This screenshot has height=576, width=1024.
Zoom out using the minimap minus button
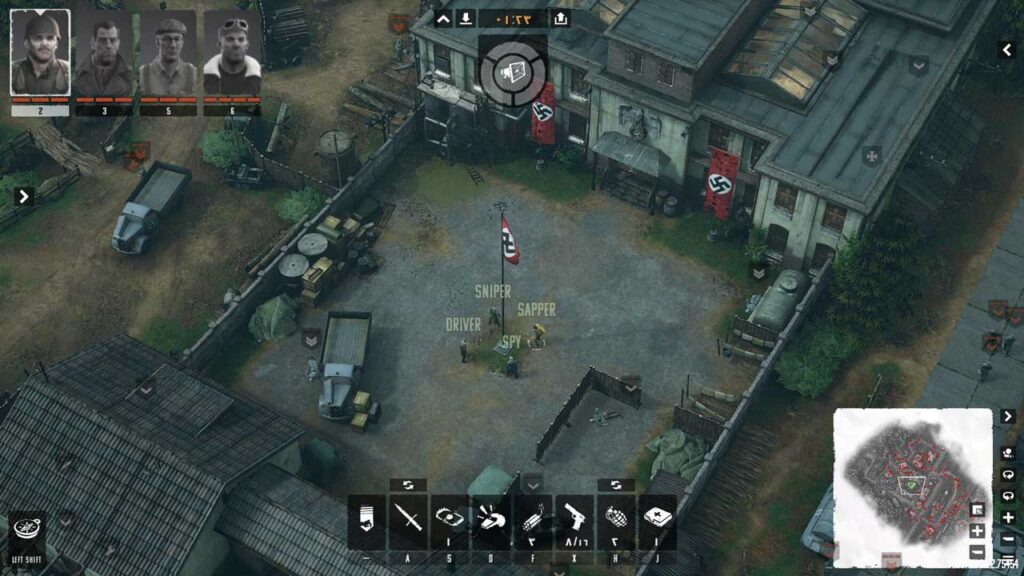(977, 551)
